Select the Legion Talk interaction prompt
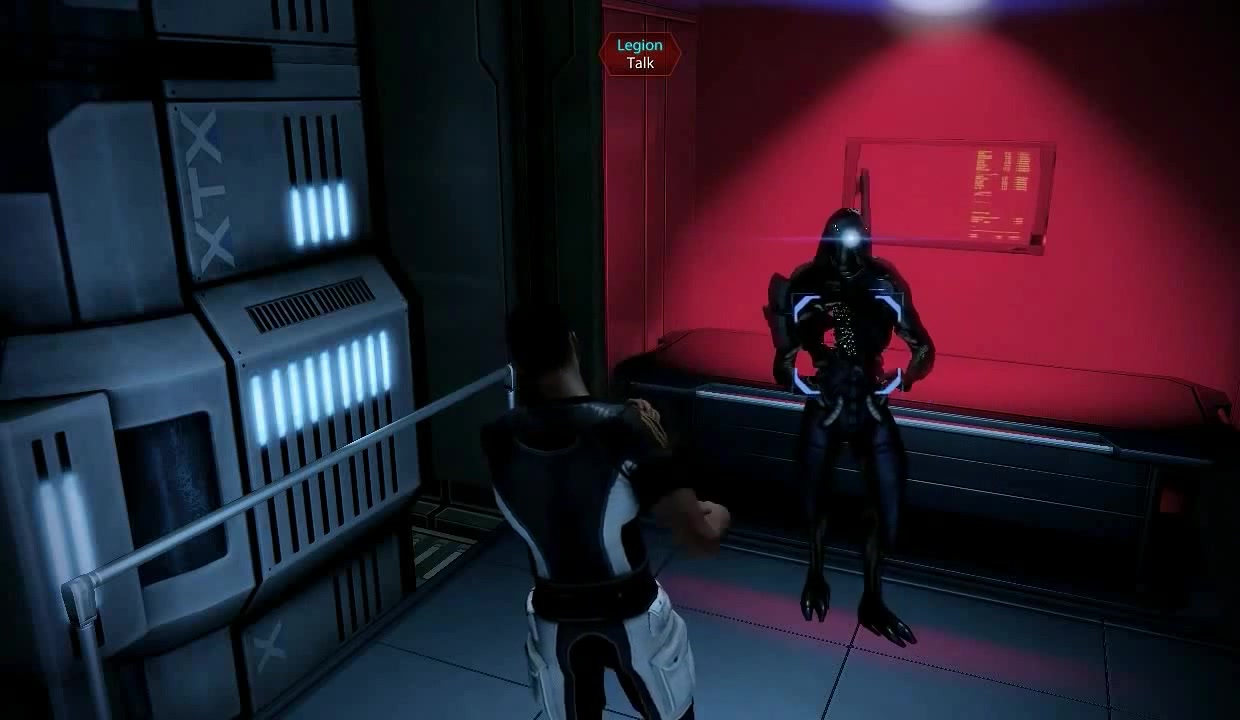 (x=640, y=54)
